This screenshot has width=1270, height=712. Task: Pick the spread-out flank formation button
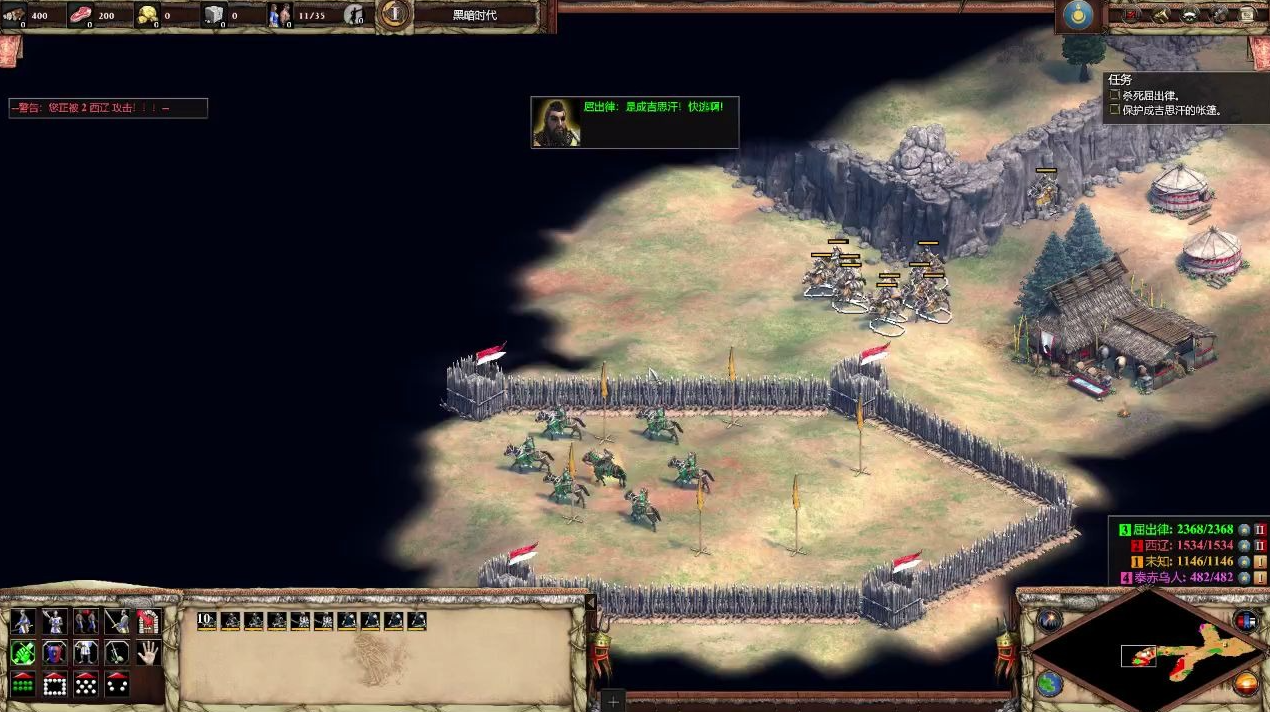117,684
